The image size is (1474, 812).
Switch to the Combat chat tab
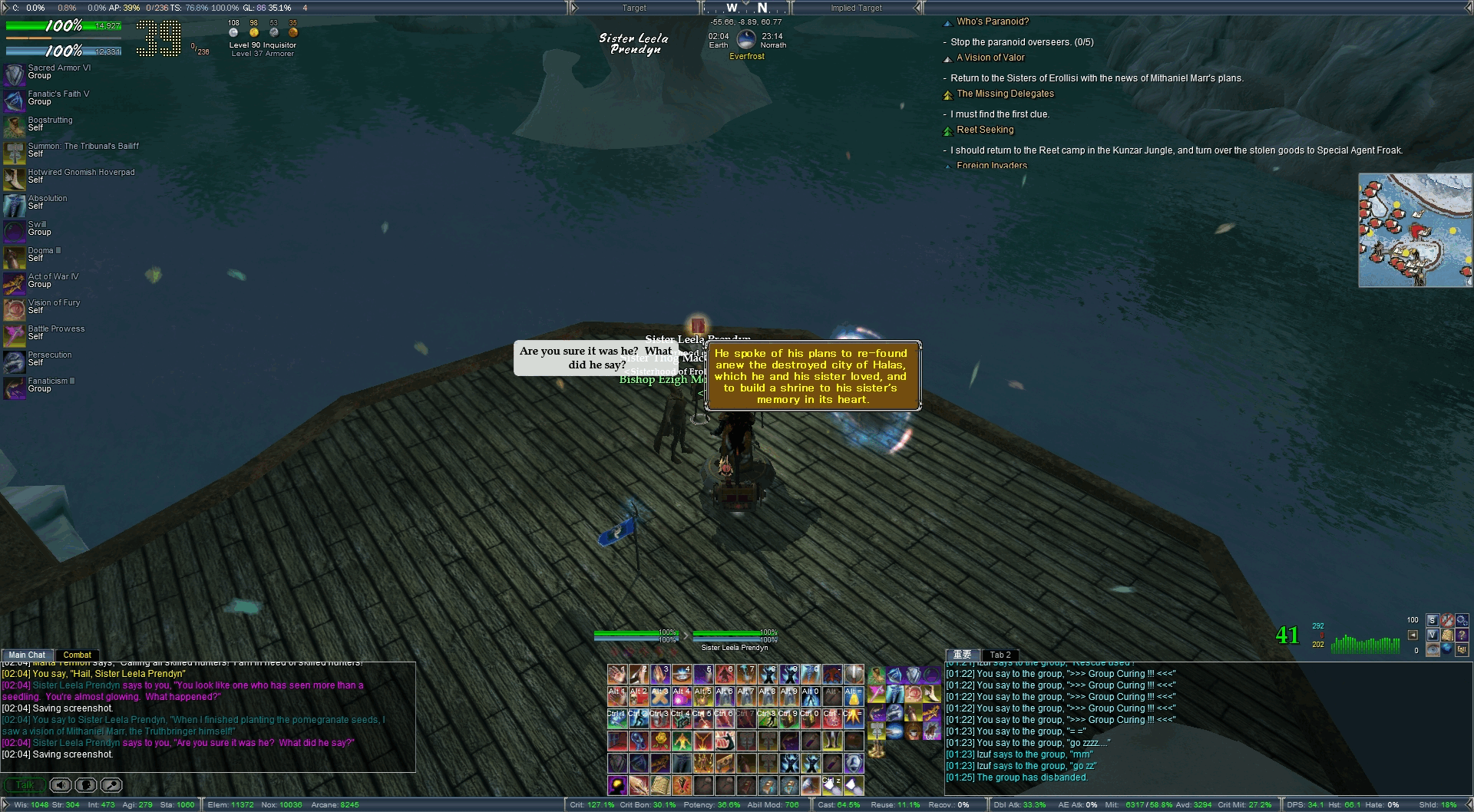coord(77,655)
